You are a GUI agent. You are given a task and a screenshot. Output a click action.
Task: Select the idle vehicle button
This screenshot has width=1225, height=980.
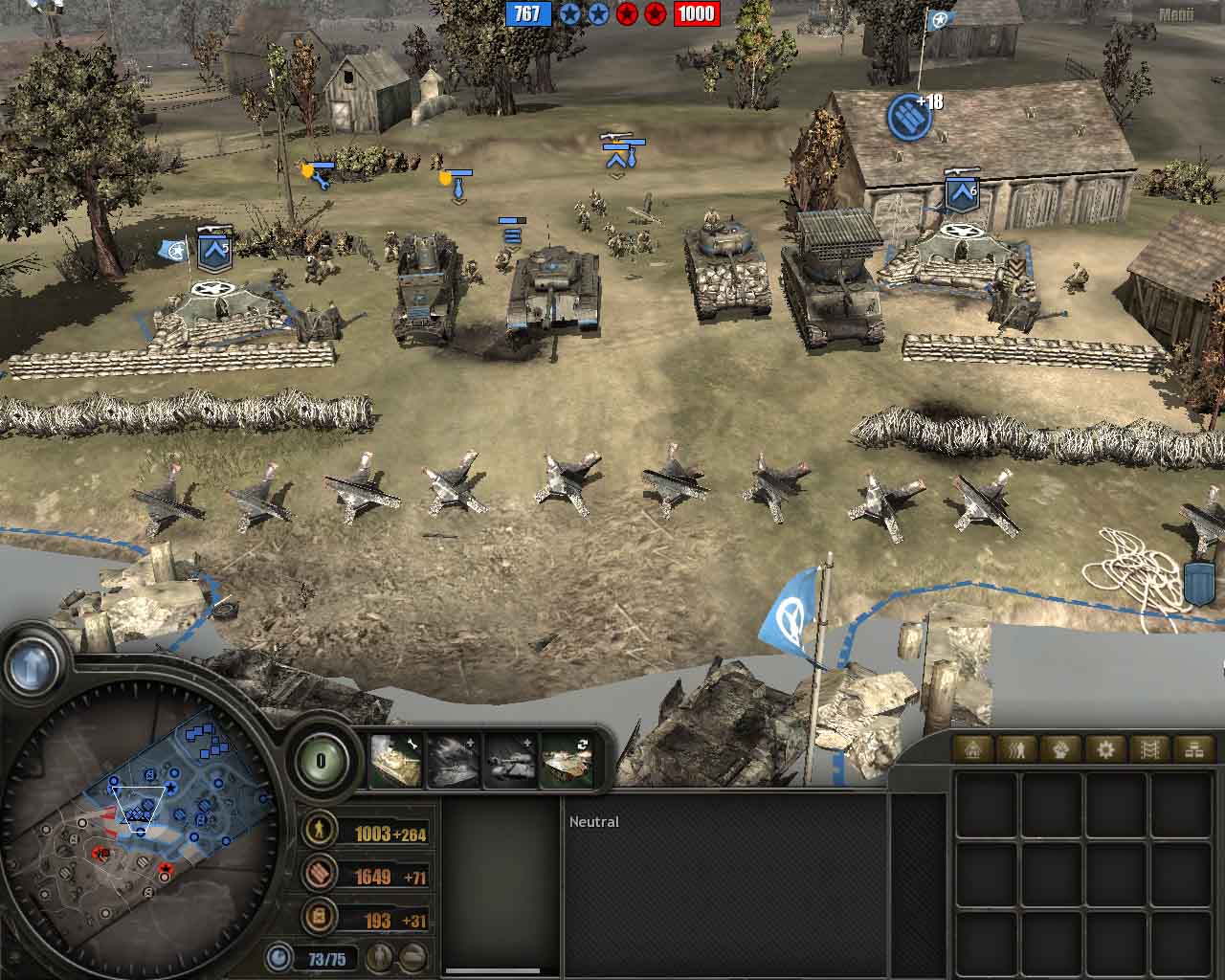[412, 956]
